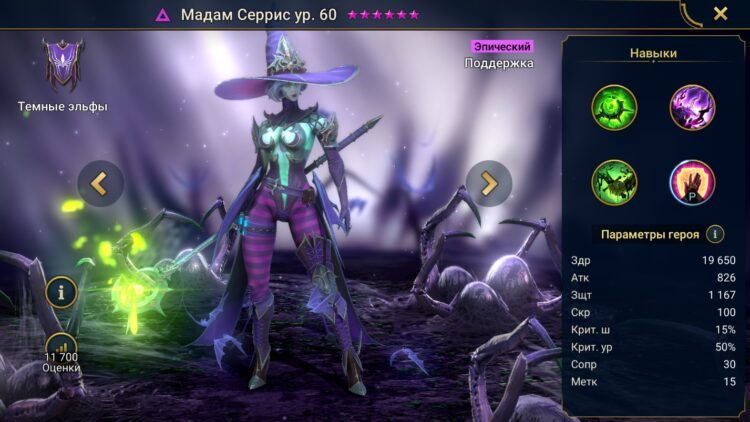Show hero parameters info tooltip
The height and width of the screenshot is (422, 750).
(715, 234)
